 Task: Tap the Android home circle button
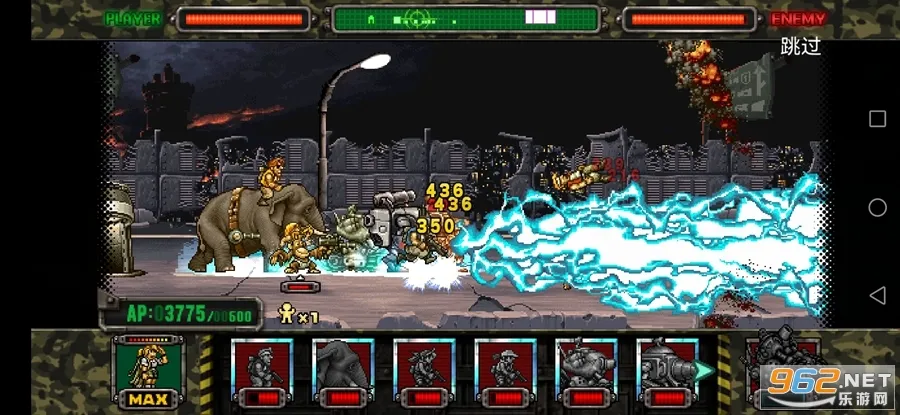coord(877,207)
